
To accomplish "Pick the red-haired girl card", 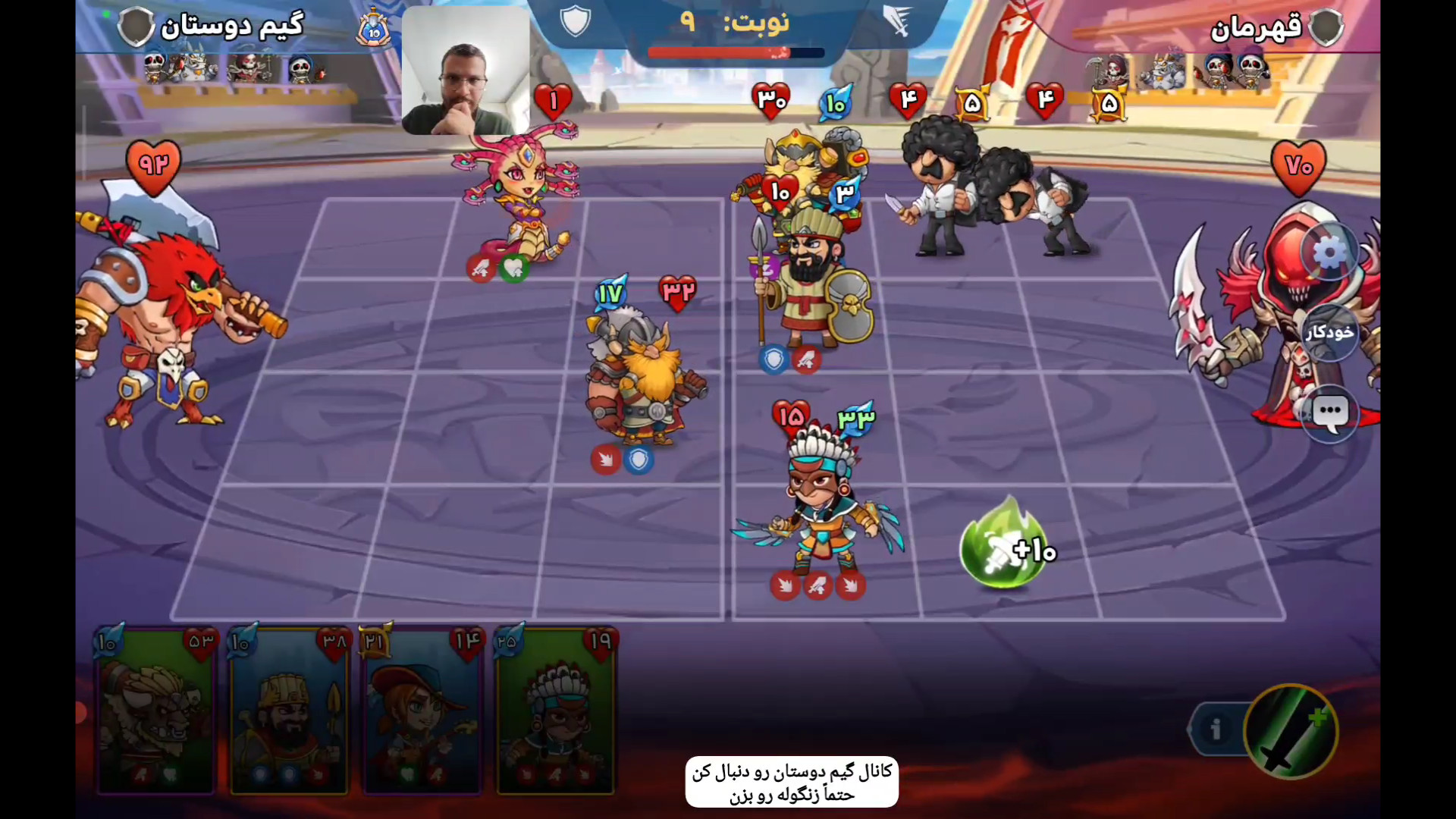I will tap(422, 711).
